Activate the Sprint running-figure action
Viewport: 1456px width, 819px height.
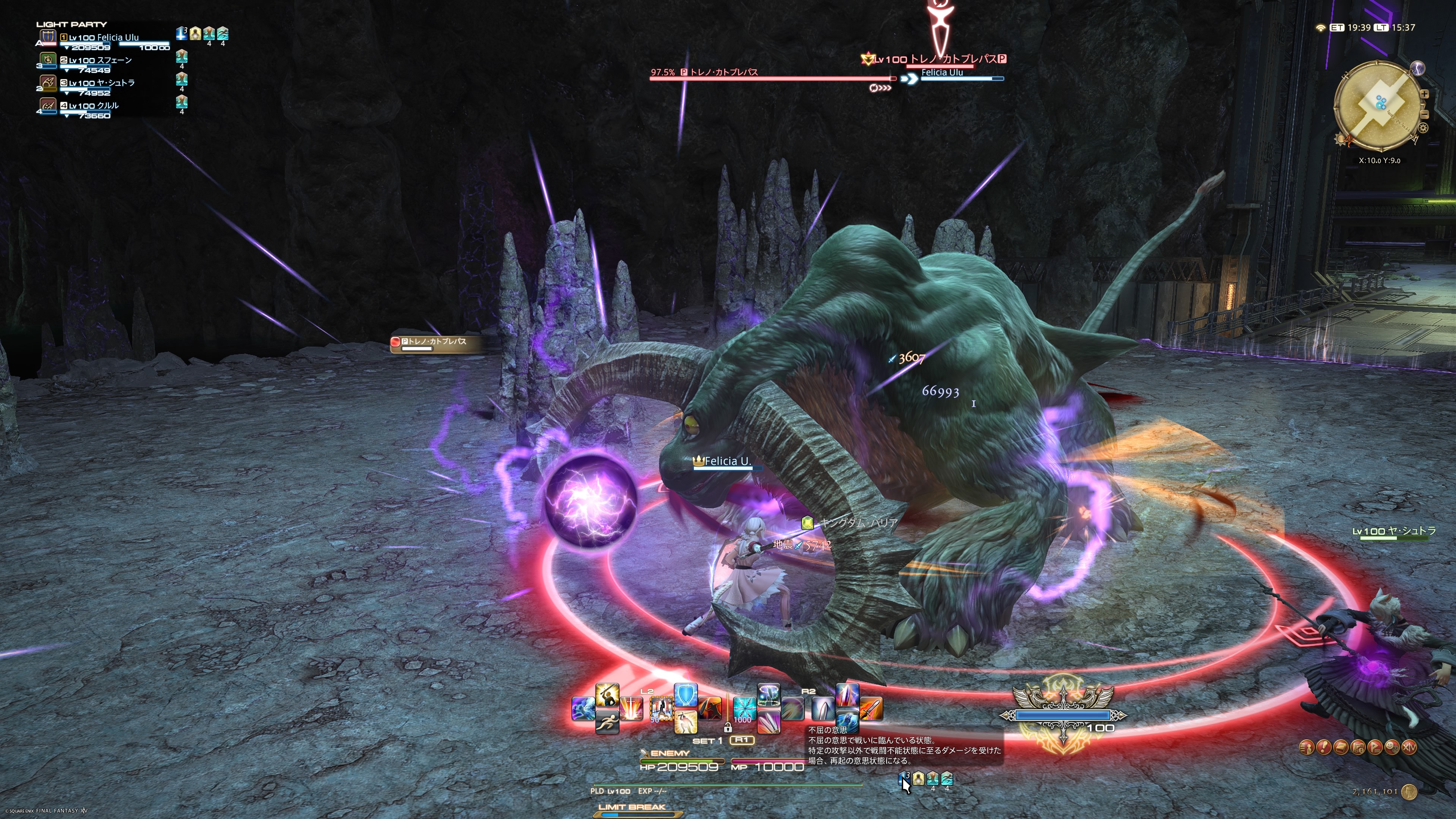coord(607,722)
